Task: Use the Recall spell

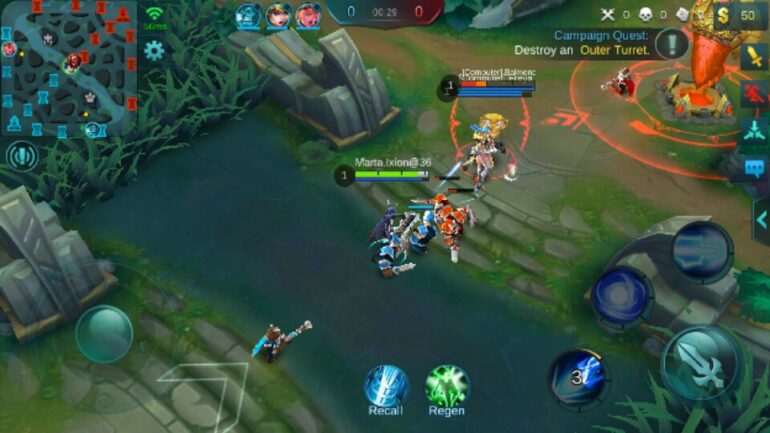Action: click(385, 385)
